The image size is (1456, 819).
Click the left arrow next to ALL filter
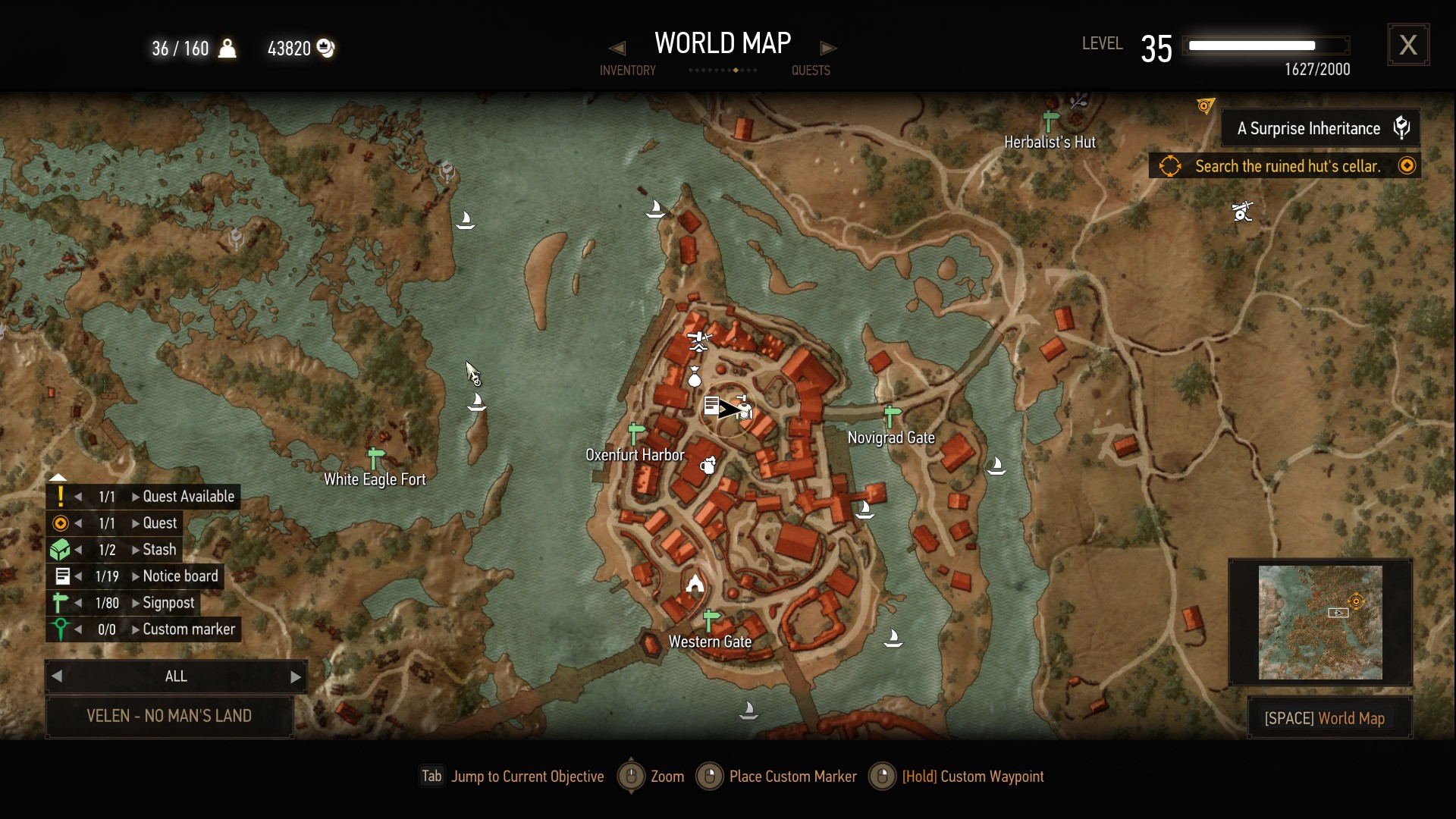[x=57, y=676]
